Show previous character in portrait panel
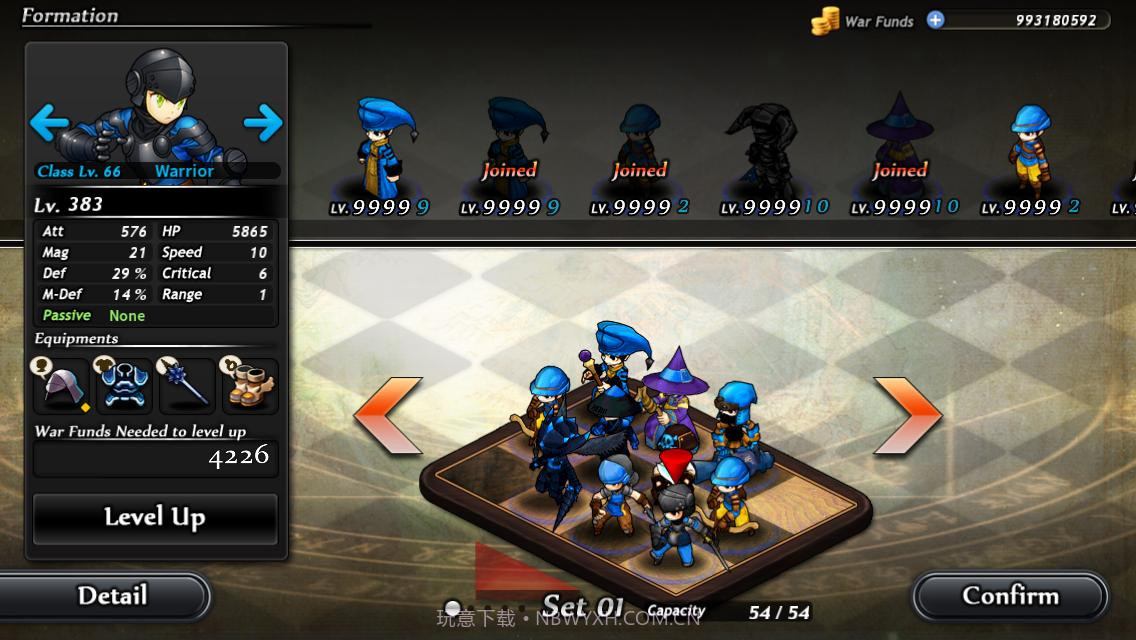 [x=48, y=124]
